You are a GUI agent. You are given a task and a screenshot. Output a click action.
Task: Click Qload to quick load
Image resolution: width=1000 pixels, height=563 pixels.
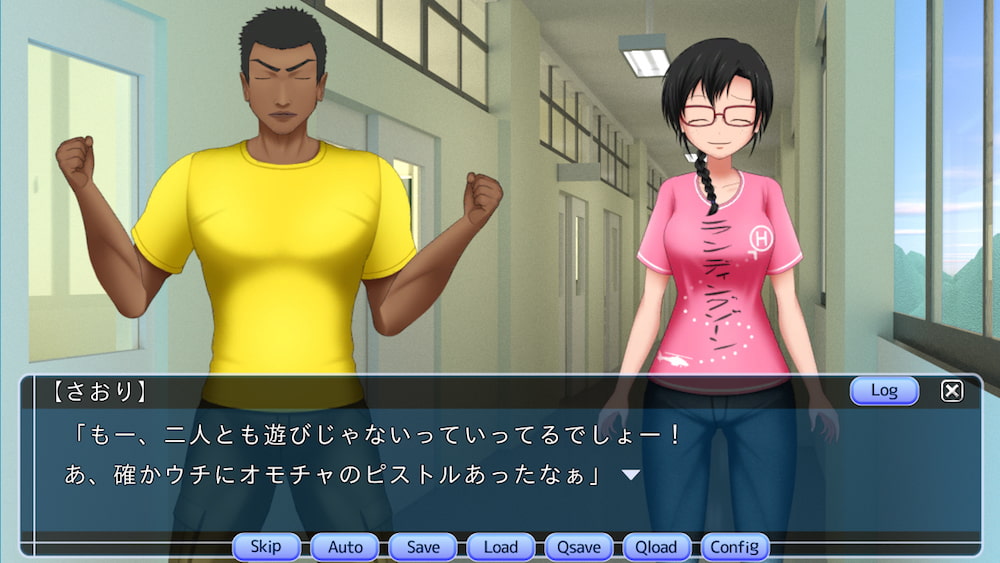tap(657, 547)
